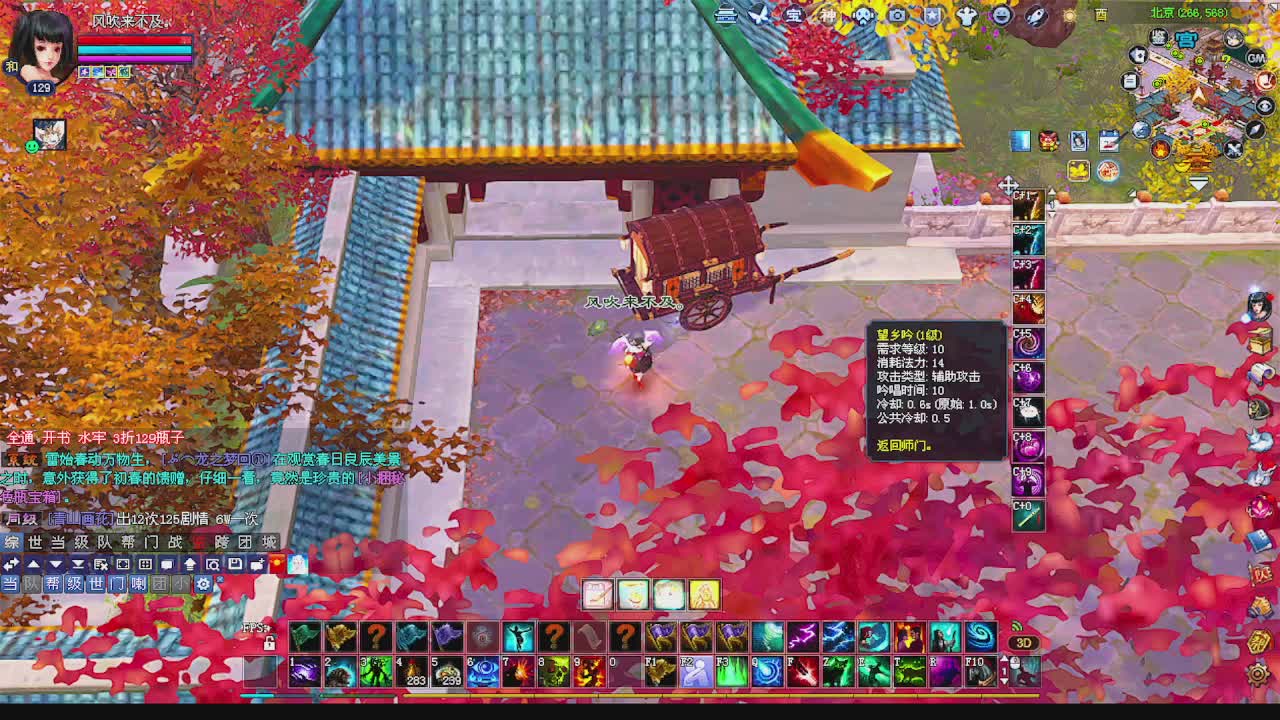1280x720 pixels.
Task: Open chat settings via the gear icon
Action: pos(204,583)
